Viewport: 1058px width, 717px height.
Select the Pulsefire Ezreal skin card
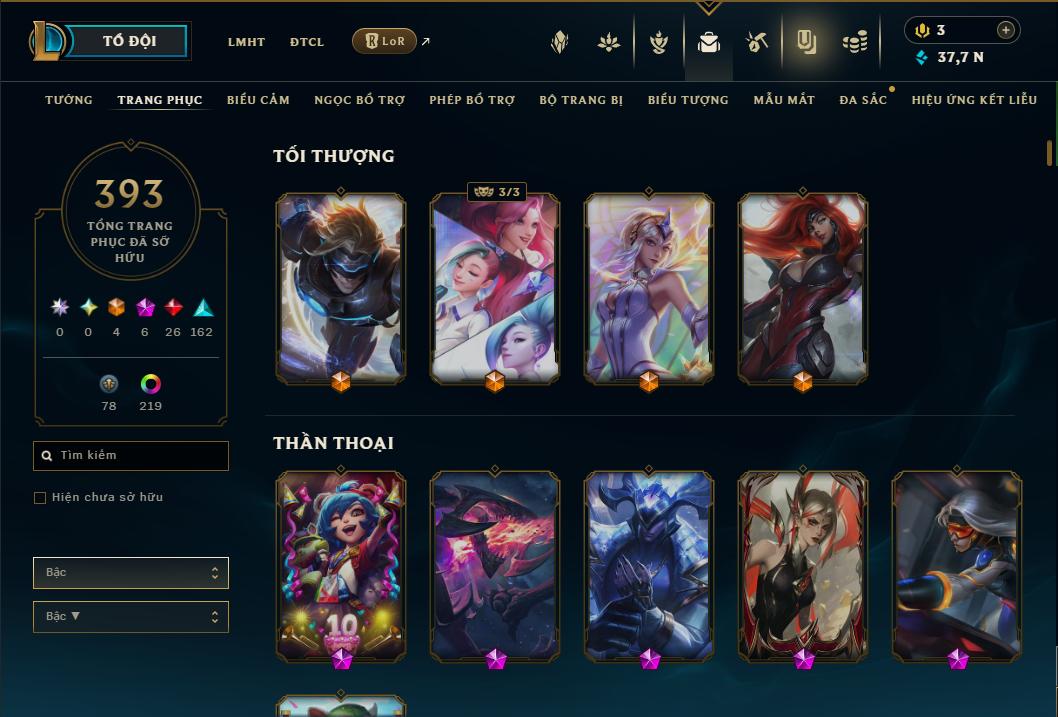pyautogui.click(x=341, y=288)
